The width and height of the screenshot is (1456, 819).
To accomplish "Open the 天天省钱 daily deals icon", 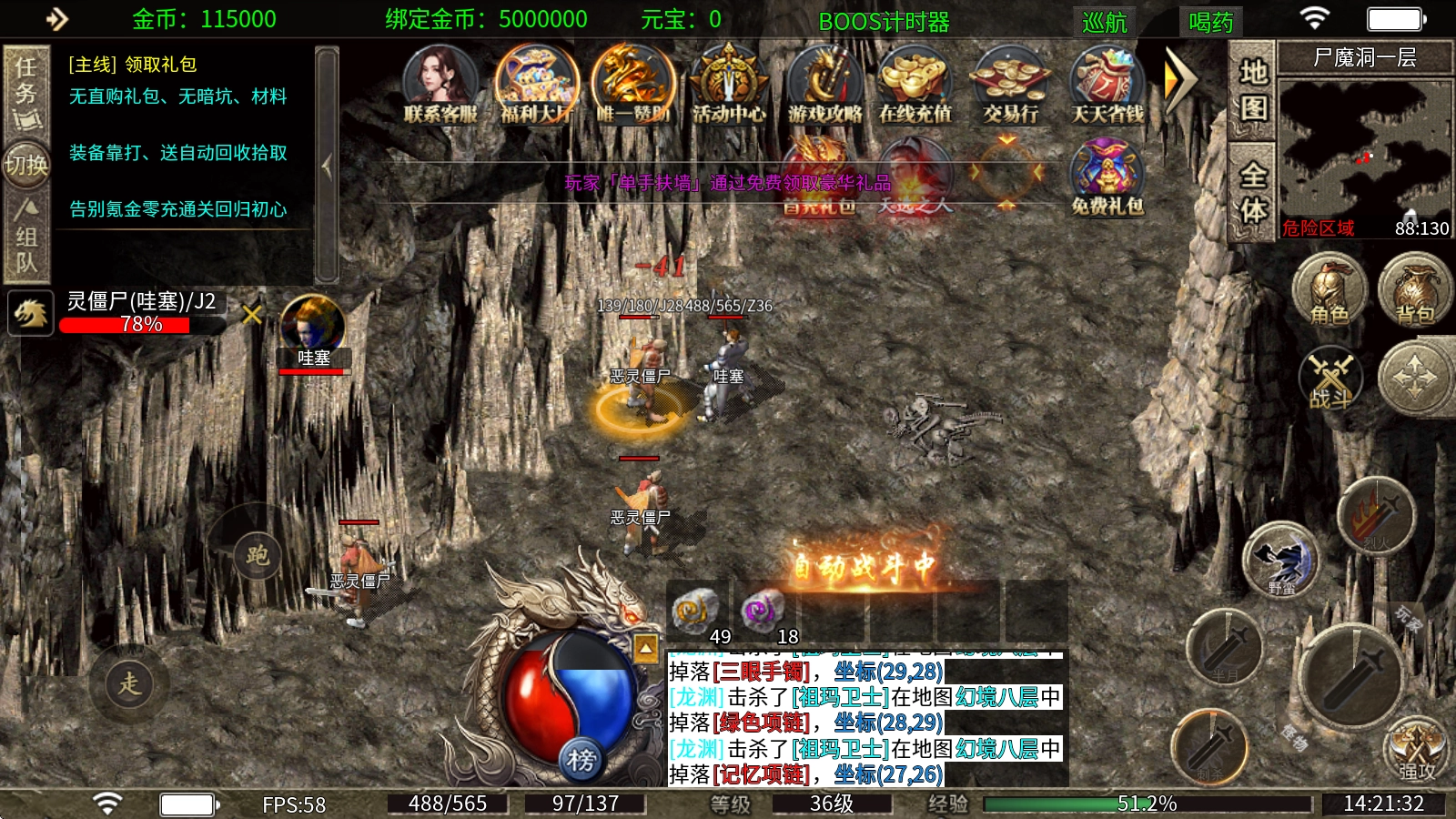I will click(x=1107, y=83).
